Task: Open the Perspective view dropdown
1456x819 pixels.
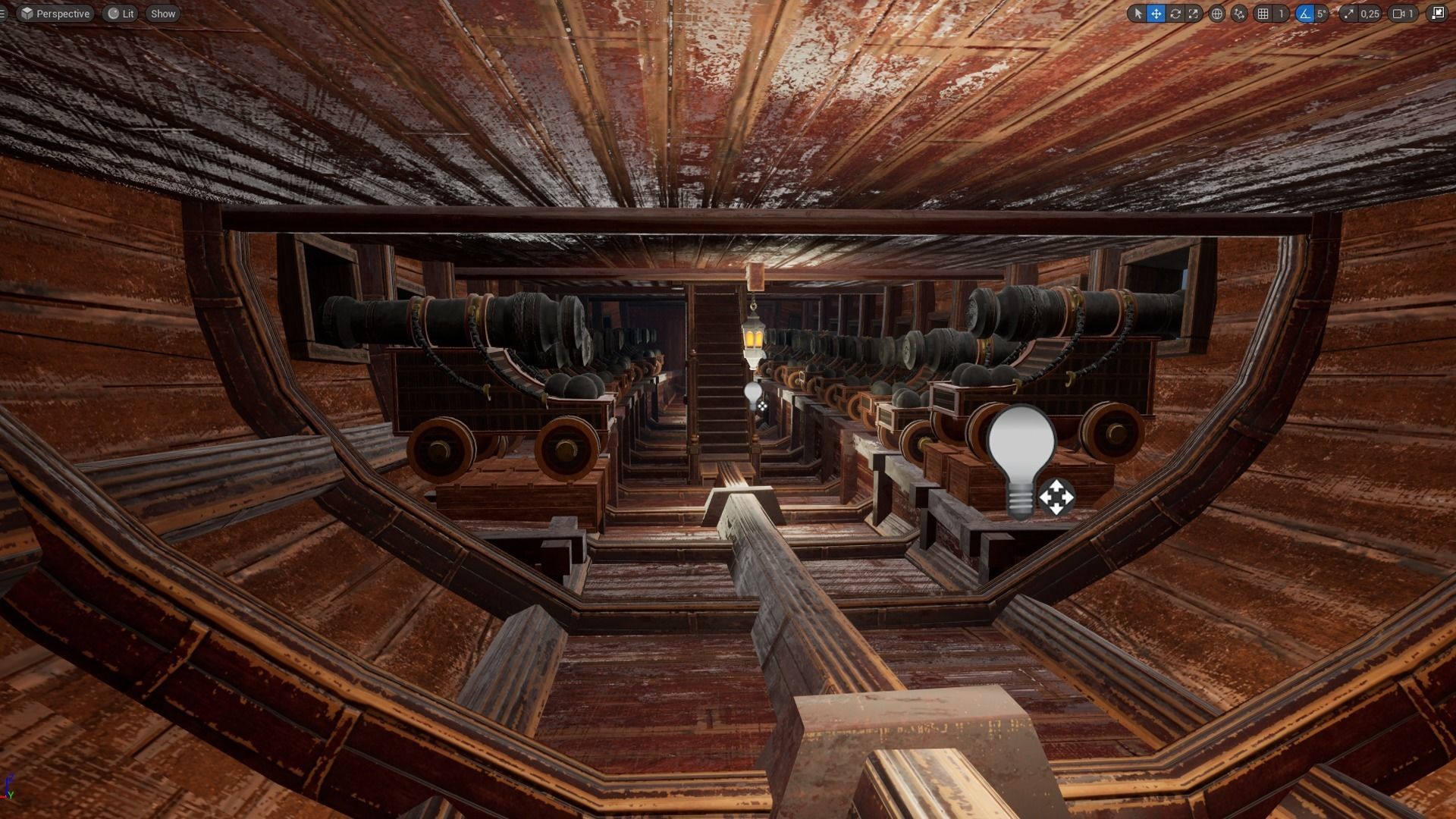Action: click(55, 14)
